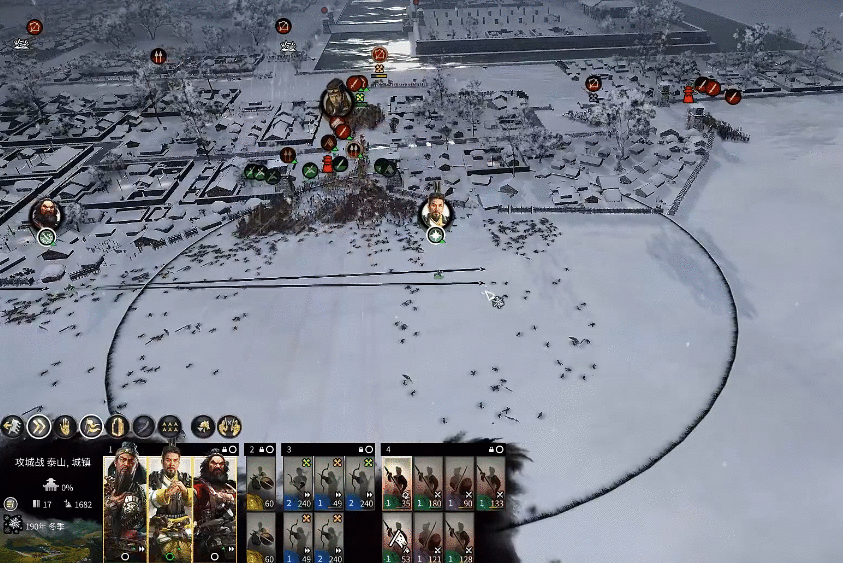Select the unit card showing 128 soldiers

[x=460, y=538]
